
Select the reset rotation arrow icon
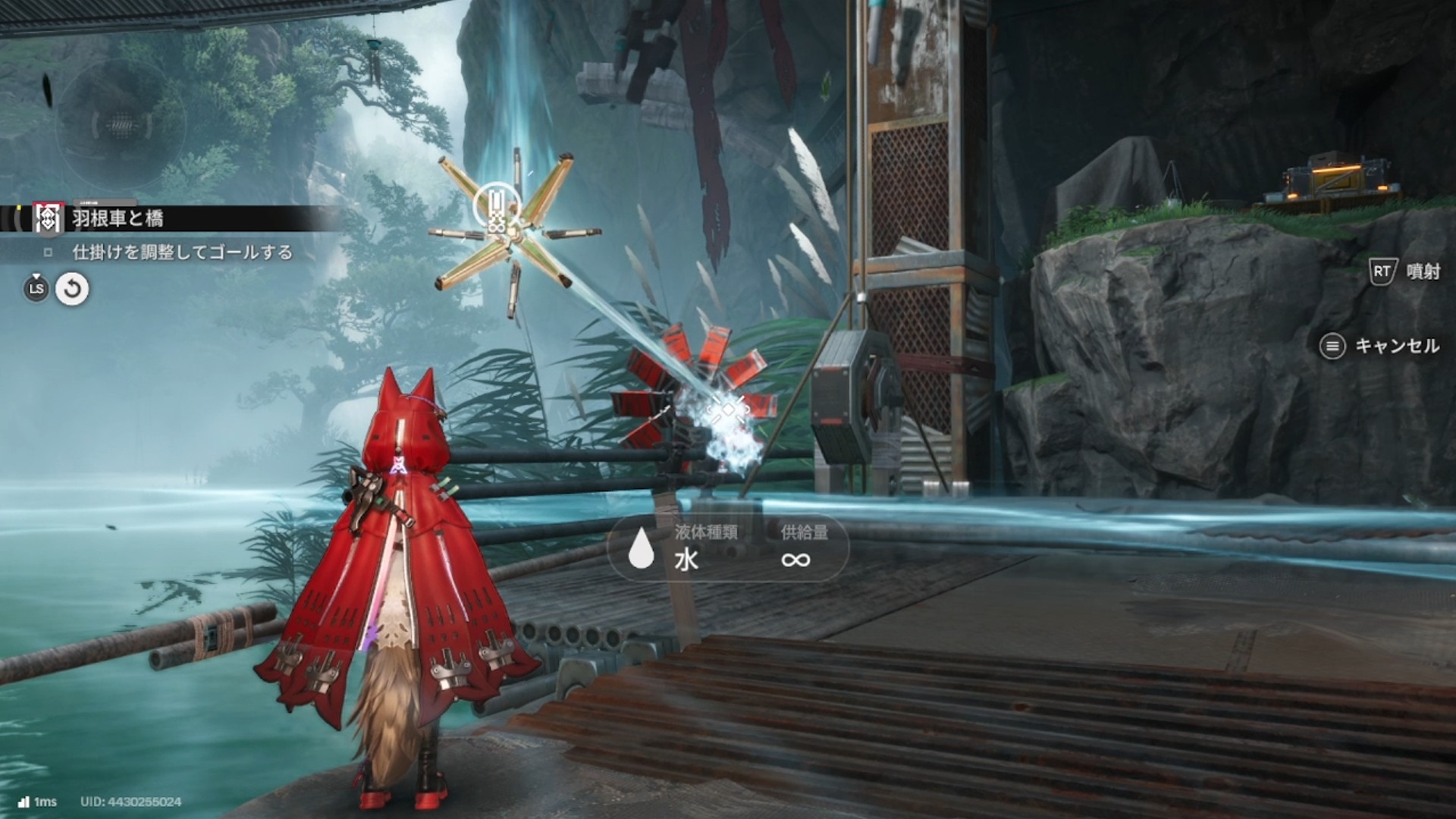(72, 289)
